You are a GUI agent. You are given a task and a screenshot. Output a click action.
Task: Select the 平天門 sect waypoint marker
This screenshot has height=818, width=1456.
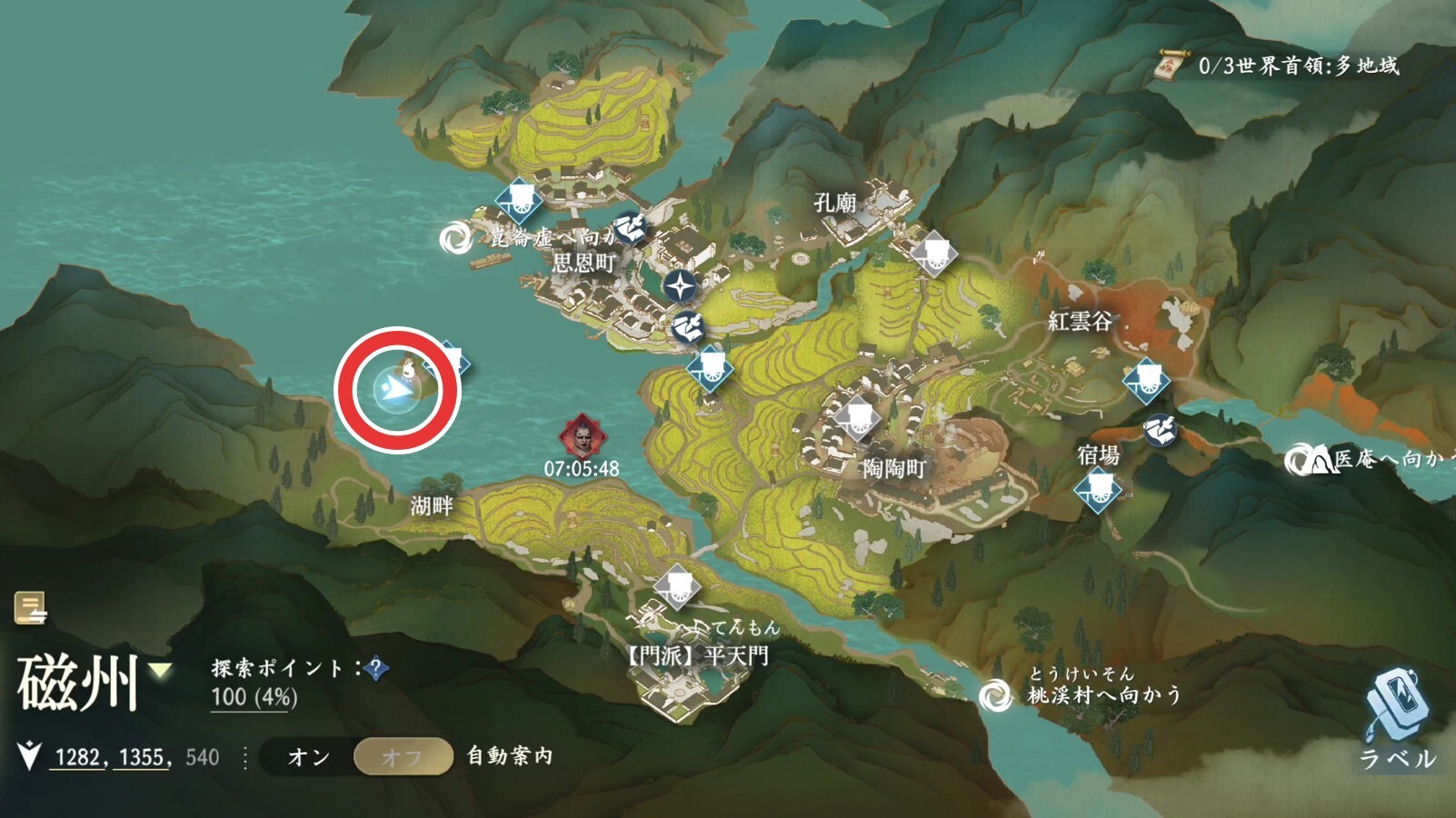[676, 586]
